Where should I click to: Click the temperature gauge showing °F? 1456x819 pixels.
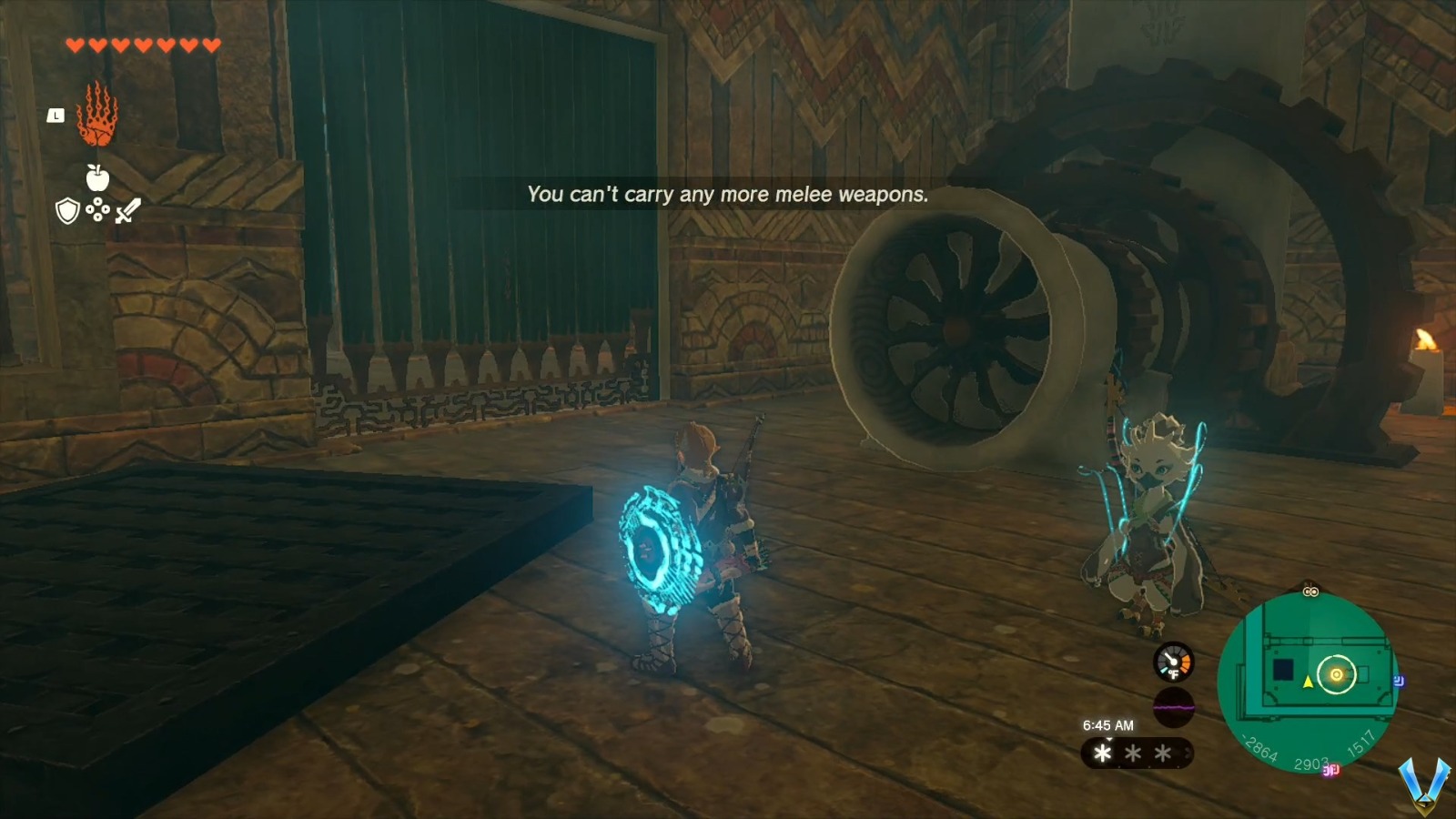pyautogui.click(x=1173, y=662)
